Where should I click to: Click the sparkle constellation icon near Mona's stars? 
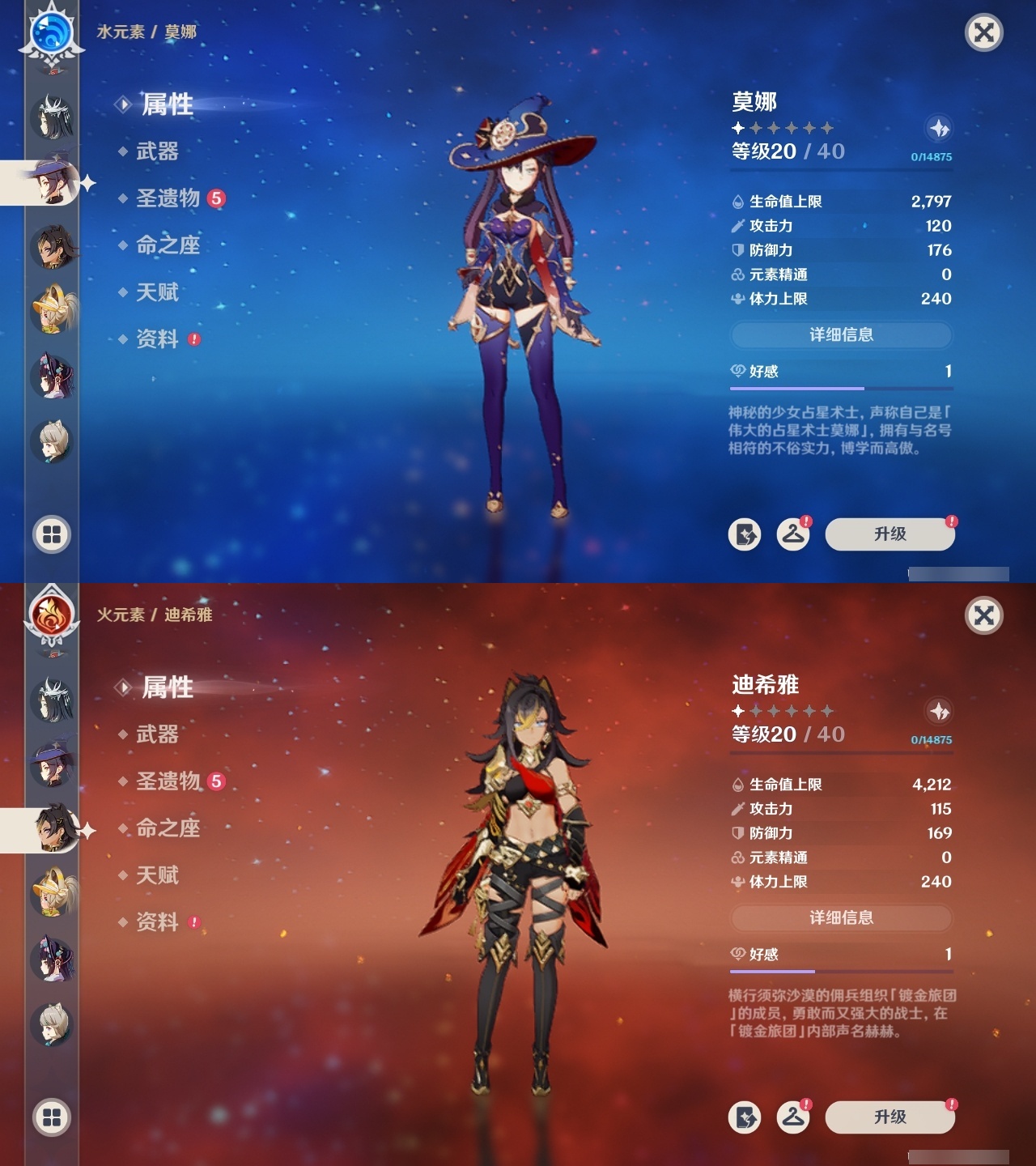[x=938, y=128]
